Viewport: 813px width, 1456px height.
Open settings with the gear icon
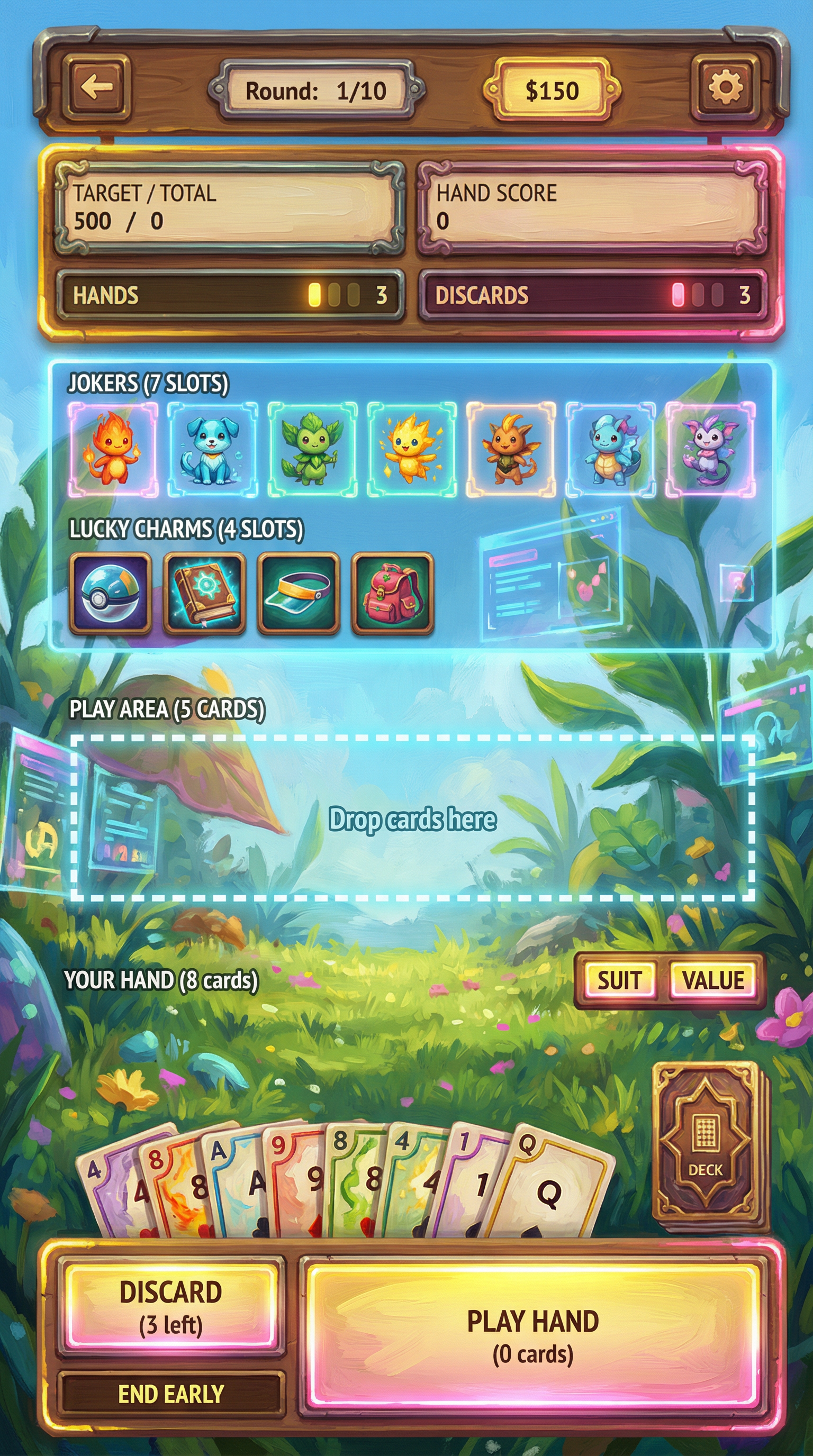[x=725, y=88]
